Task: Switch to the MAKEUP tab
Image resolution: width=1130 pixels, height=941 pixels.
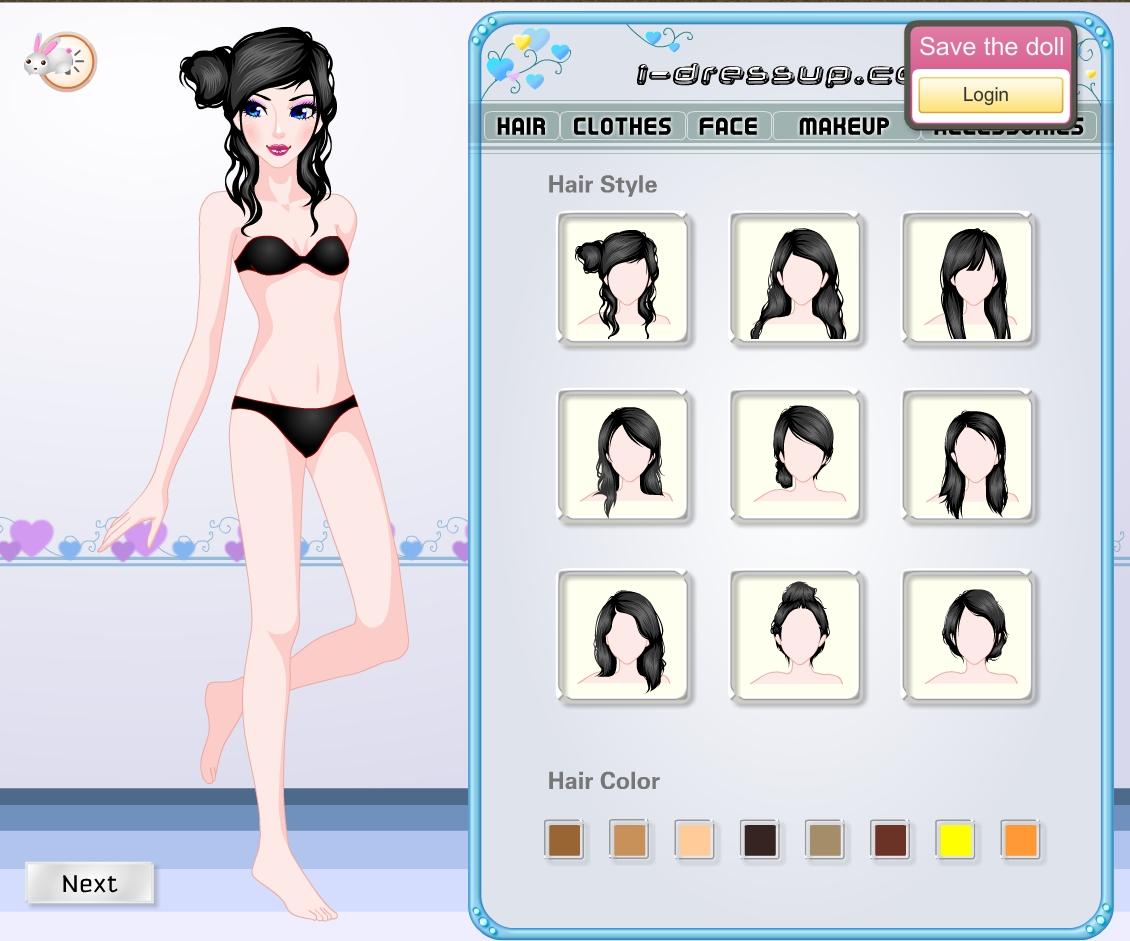Action: pos(844,126)
